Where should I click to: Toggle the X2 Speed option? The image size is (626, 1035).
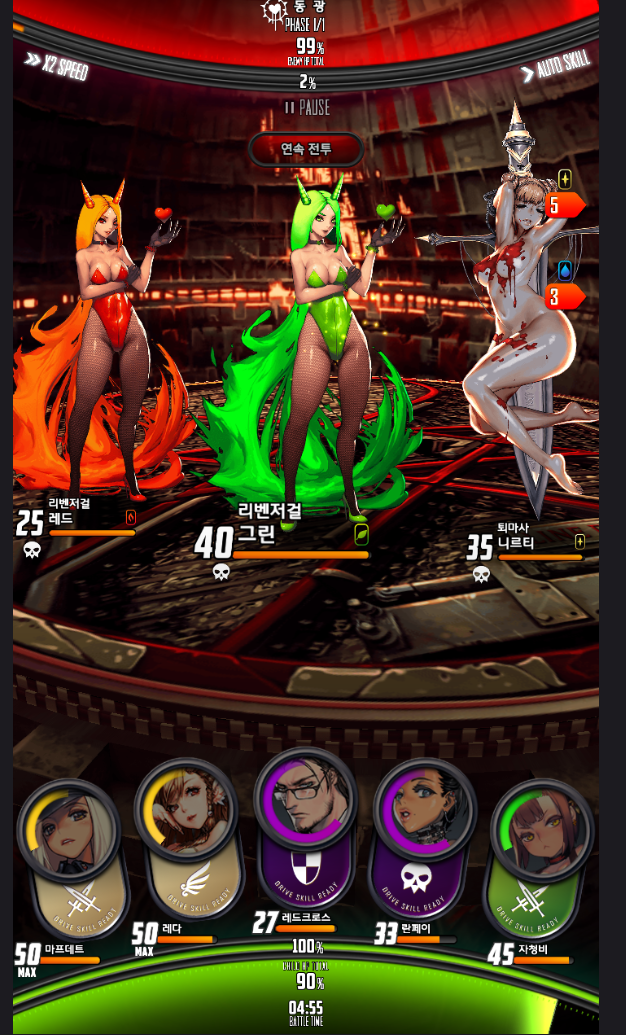pos(57,66)
